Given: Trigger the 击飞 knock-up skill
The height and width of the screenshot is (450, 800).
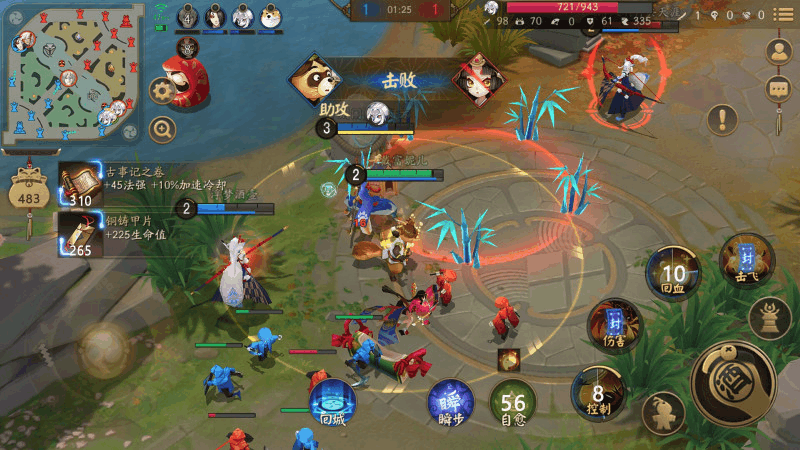Looking at the screenshot, I should tap(746, 258).
